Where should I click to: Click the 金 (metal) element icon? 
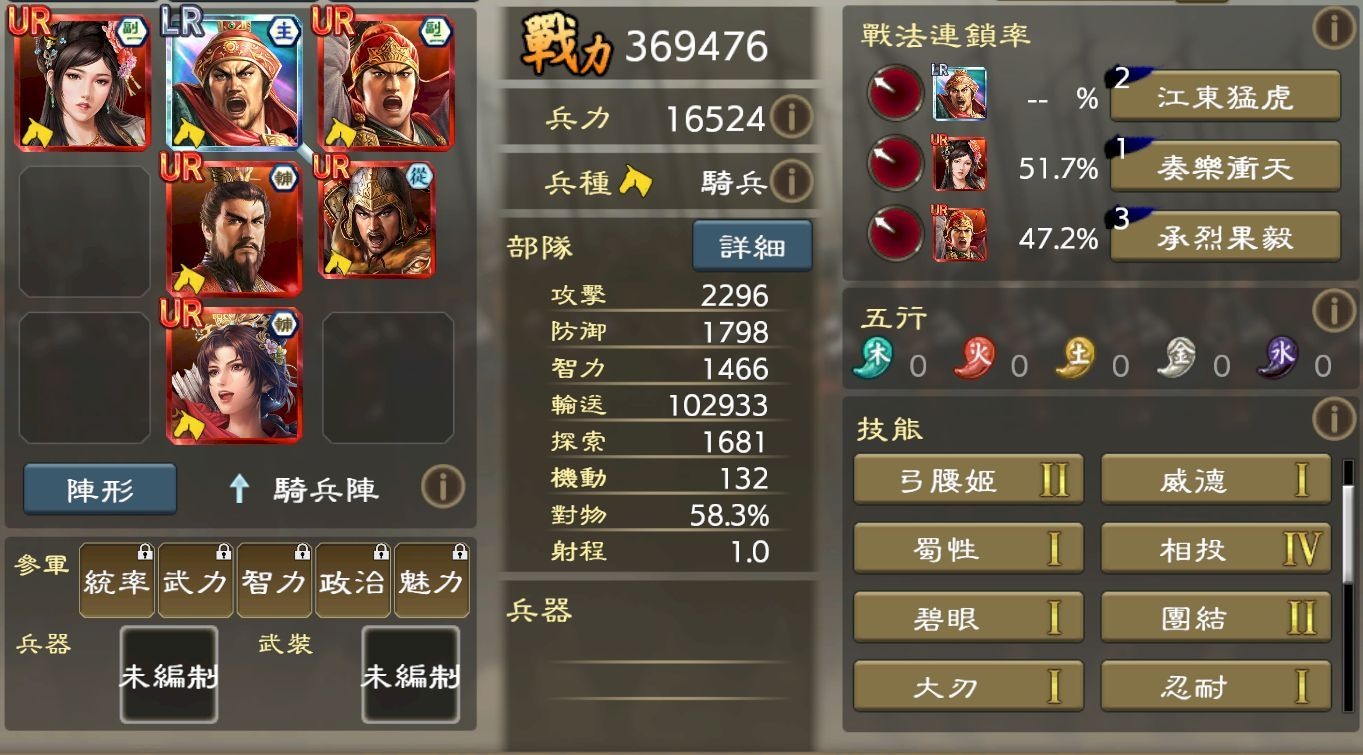(1177, 356)
